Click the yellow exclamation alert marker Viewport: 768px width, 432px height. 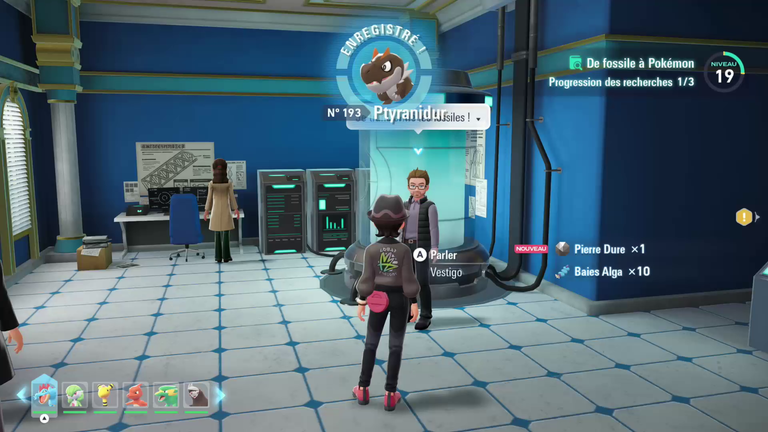pos(744,217)
